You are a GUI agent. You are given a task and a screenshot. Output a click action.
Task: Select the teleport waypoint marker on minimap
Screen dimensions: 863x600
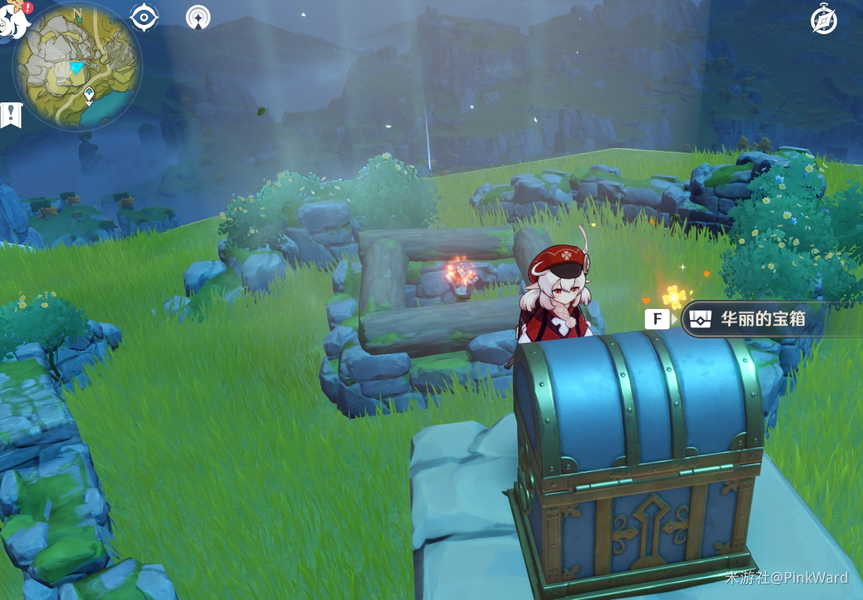(89, 94)
